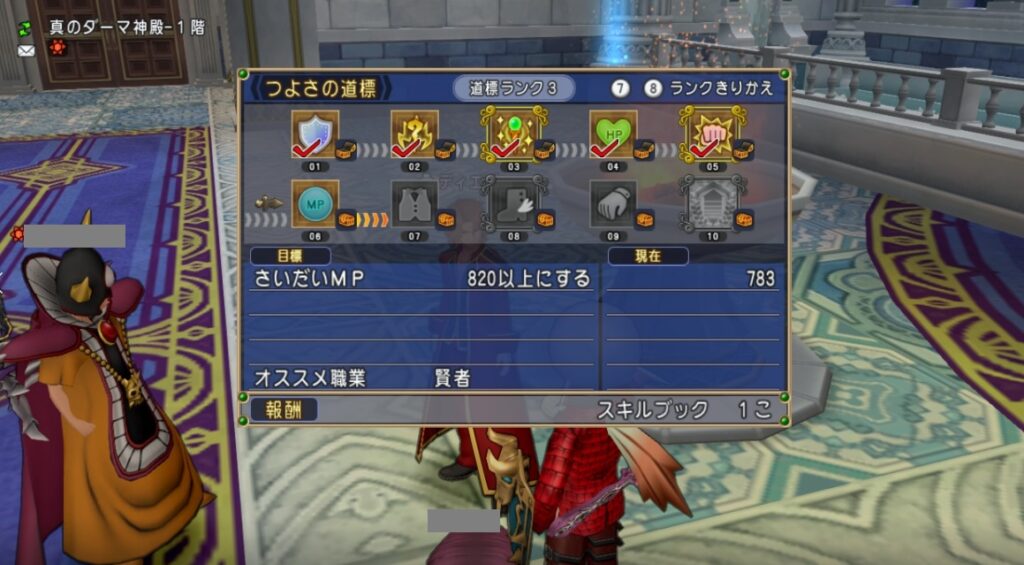Select the flaming question mark milestone 02

414,135
